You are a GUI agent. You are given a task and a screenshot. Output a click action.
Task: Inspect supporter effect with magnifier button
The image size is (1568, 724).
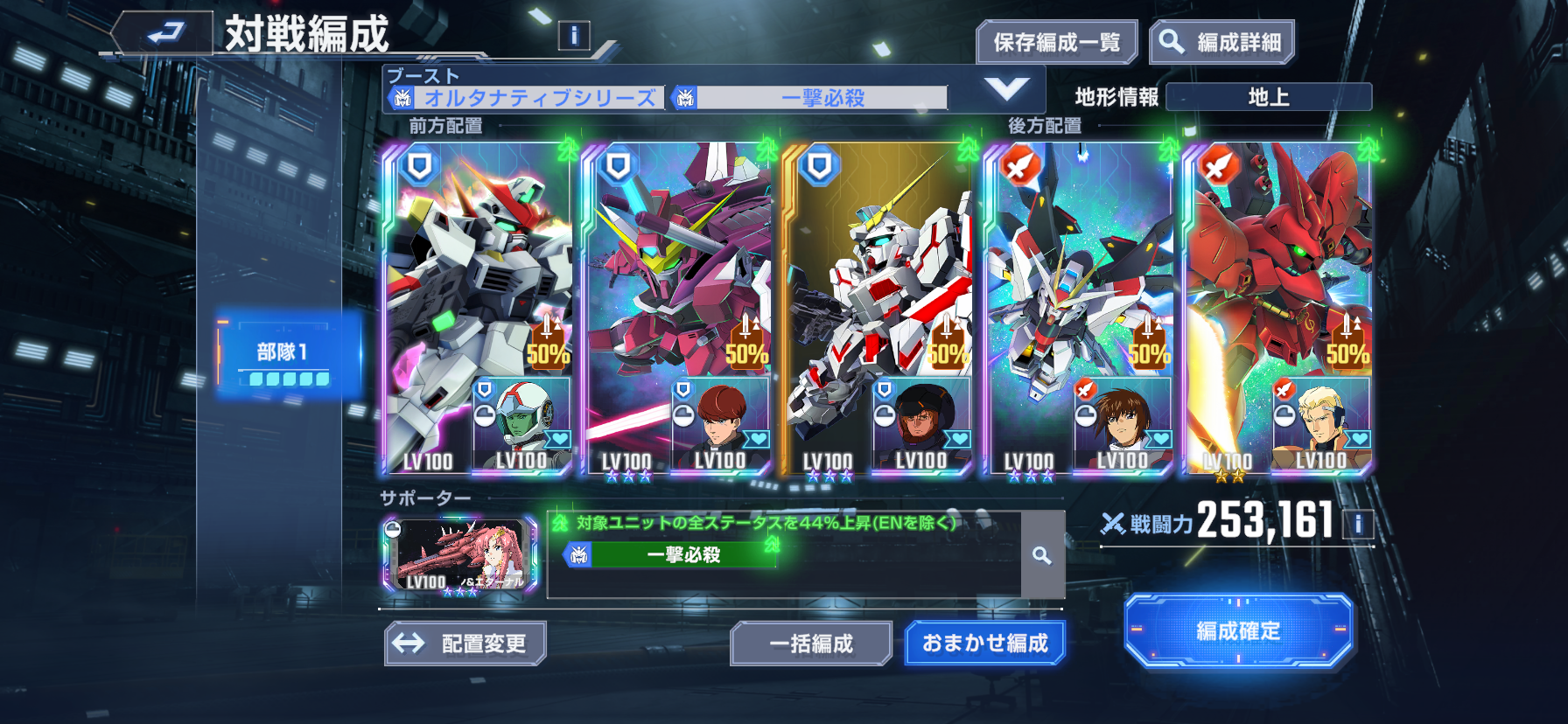(x=1042, y=555)
